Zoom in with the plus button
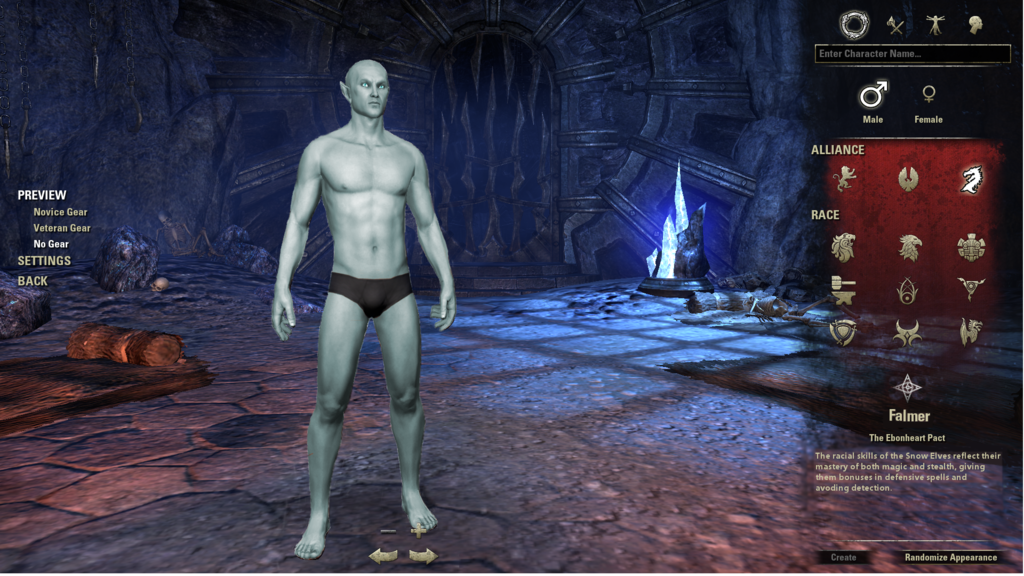Image resolution: width=1024 pixels, height=576 pixels. pyautogui.click(x=418, y=531)
